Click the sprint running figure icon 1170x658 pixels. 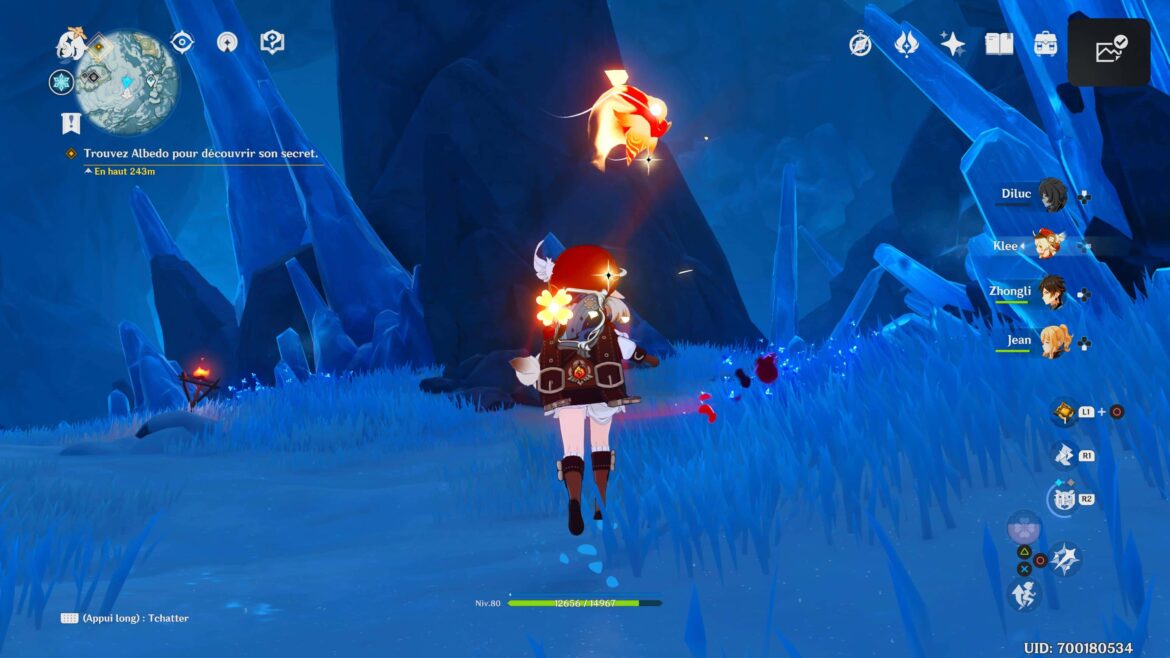(x=1024, y=596)
